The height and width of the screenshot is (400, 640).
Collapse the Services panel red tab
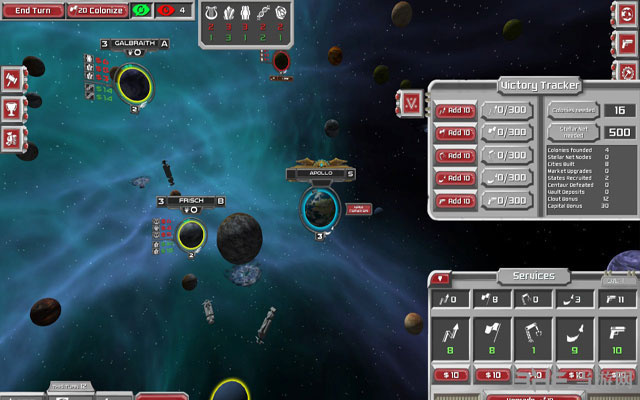443,277
